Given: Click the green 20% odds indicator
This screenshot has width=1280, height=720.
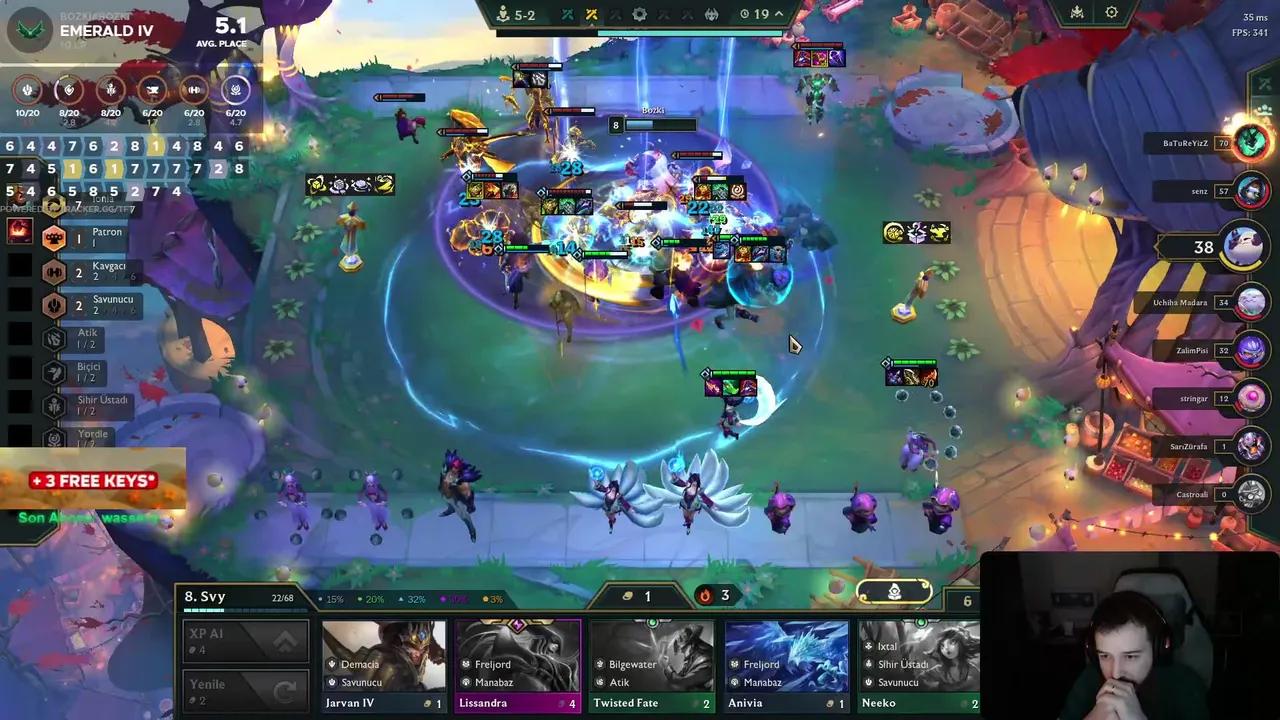Looking at the screenshot, I should [374, 597].
